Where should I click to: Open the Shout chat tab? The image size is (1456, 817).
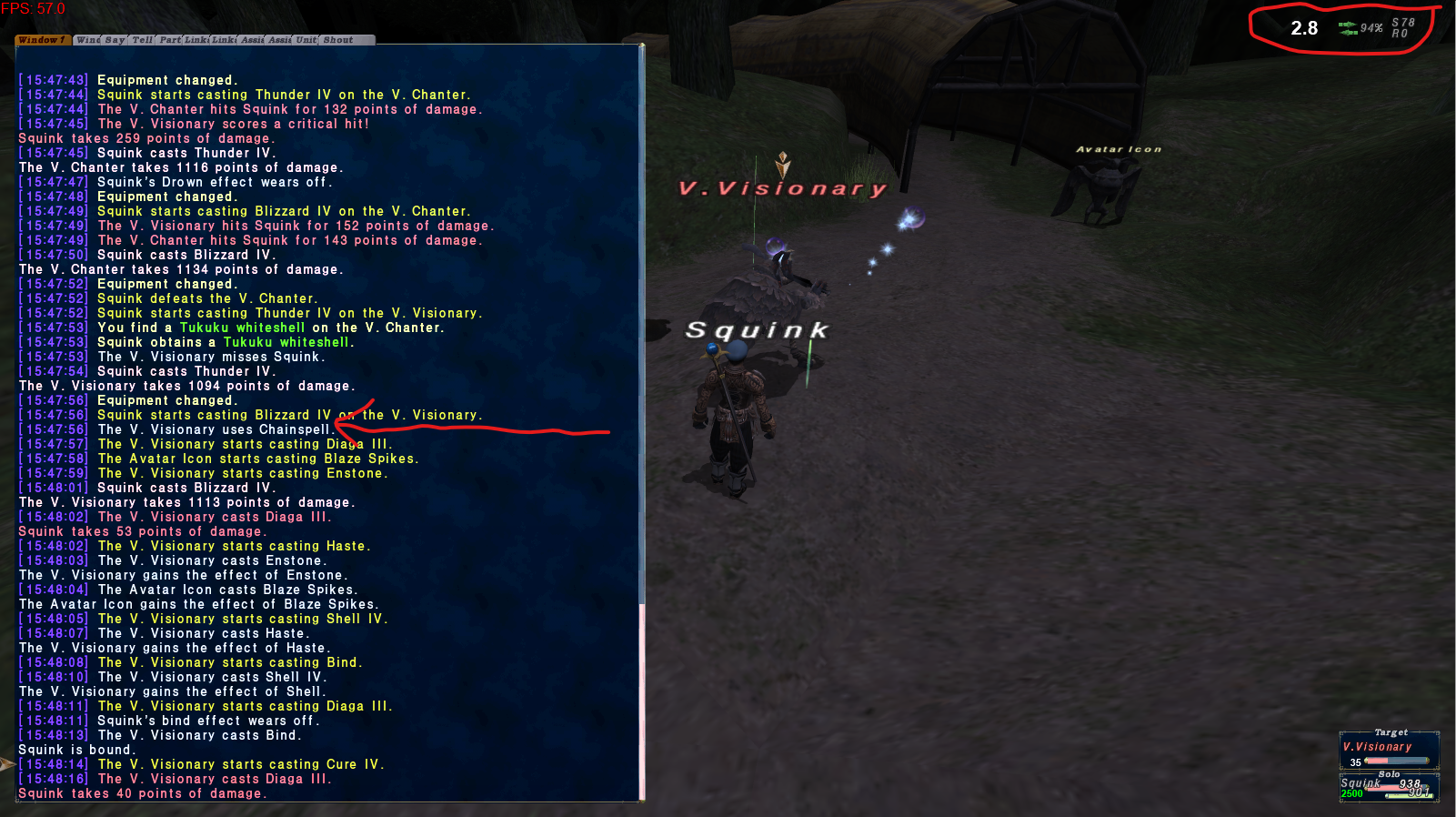(337, 41)
